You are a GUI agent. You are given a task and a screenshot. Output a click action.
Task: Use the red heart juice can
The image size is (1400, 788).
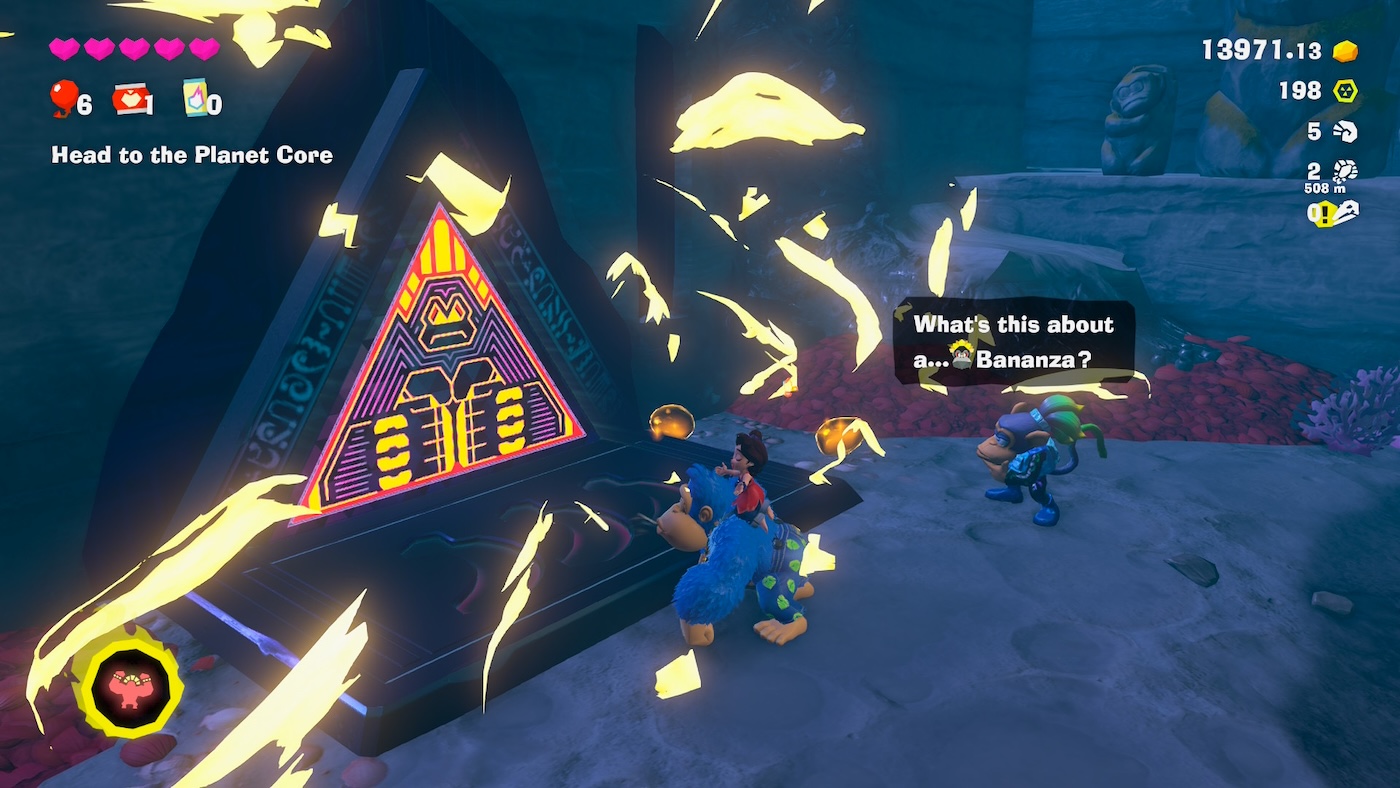128,98
